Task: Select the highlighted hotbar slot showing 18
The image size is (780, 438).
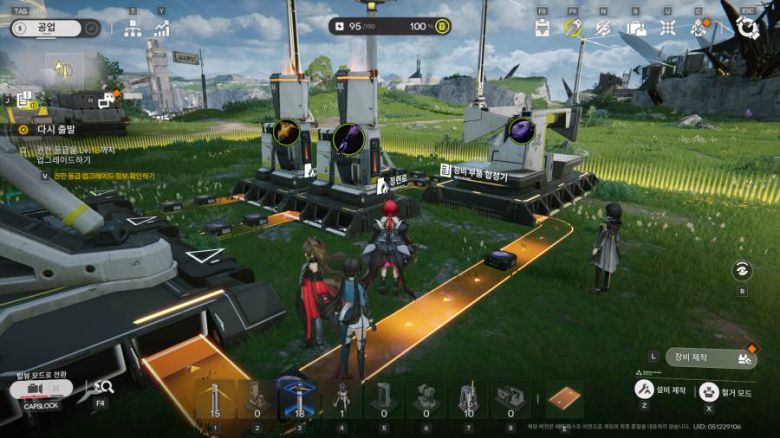Action: click(299, 400)
